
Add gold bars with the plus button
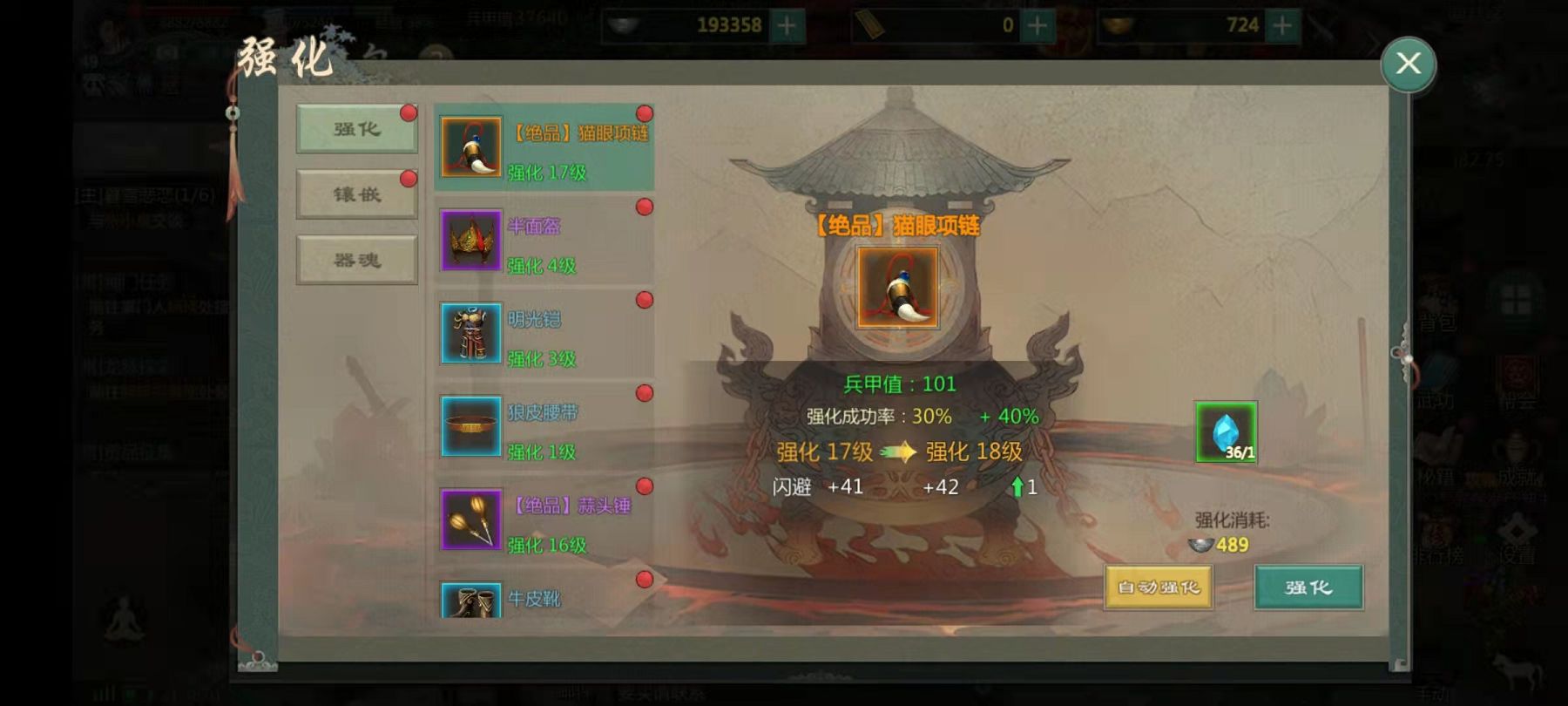point(1037,25)
